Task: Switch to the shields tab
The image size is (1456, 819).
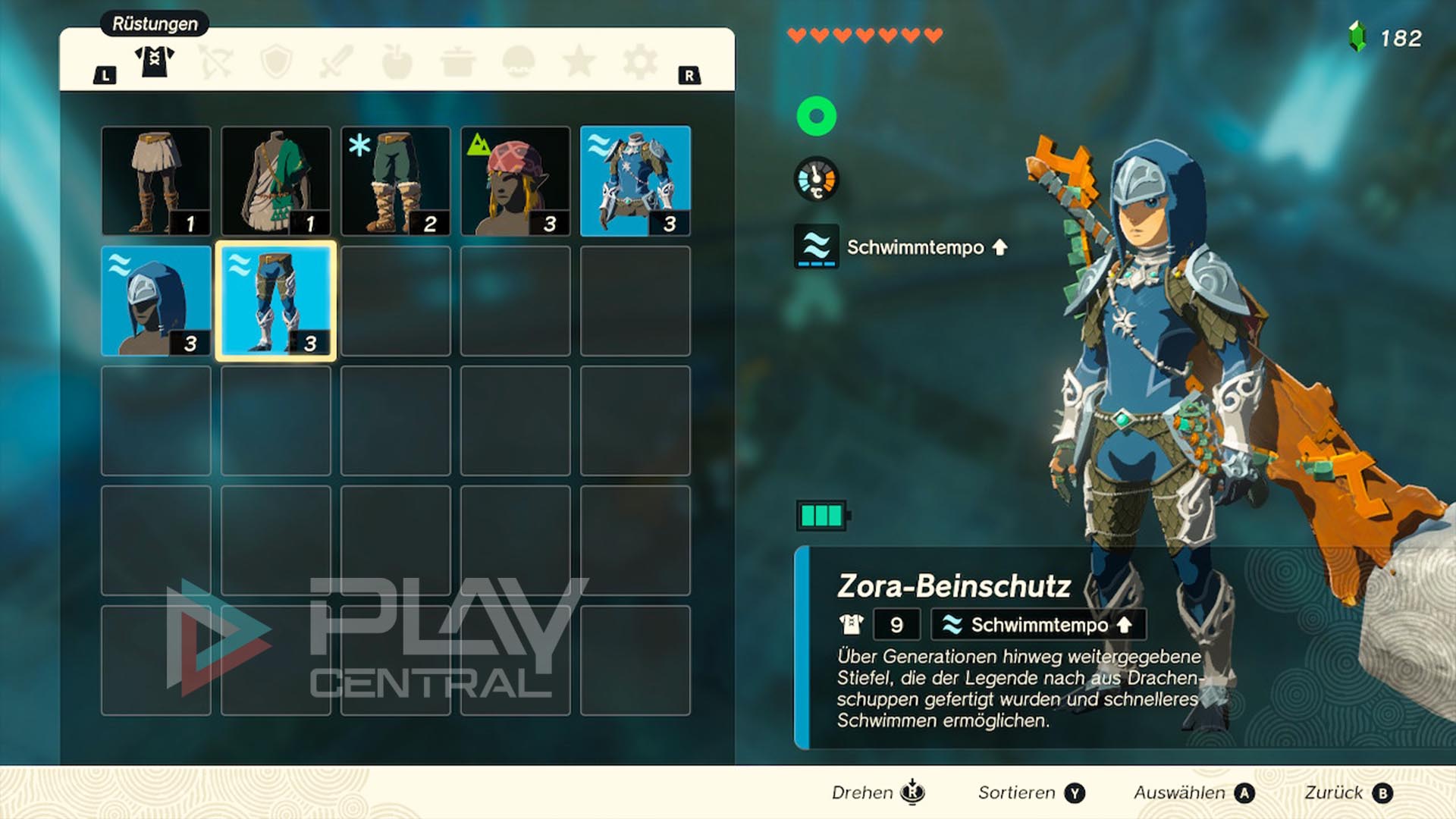Action: coord(276,61)
